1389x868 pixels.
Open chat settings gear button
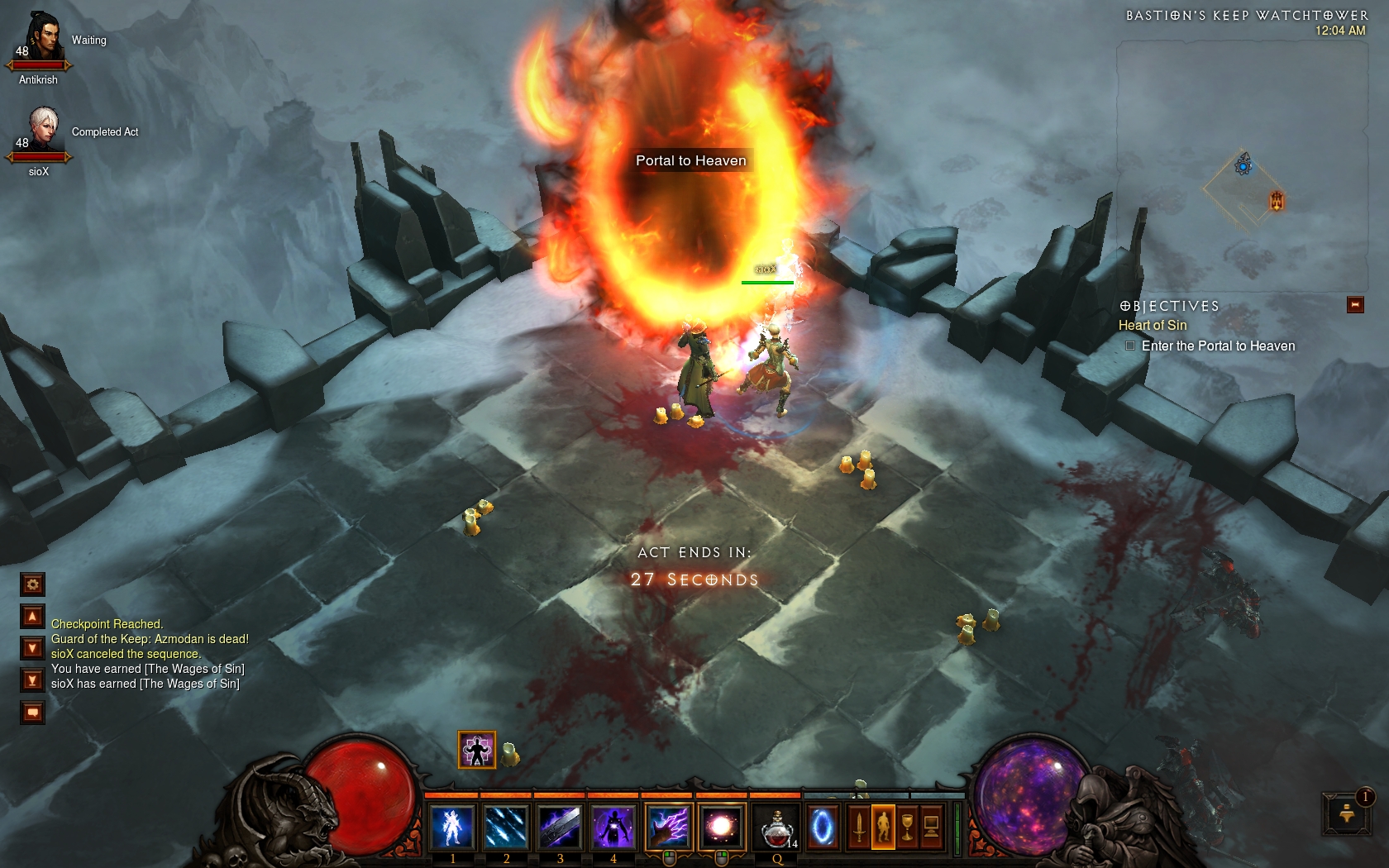click(x=33, y=584)
